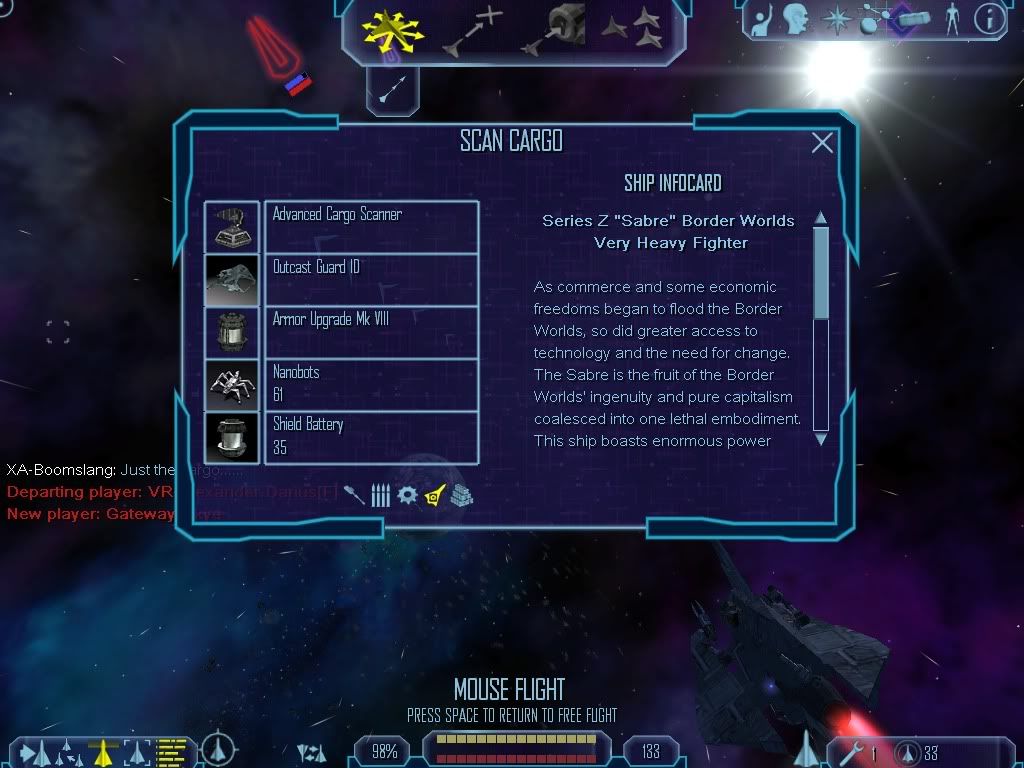Use nanobots with the wrench icon

tap(853, 751)
